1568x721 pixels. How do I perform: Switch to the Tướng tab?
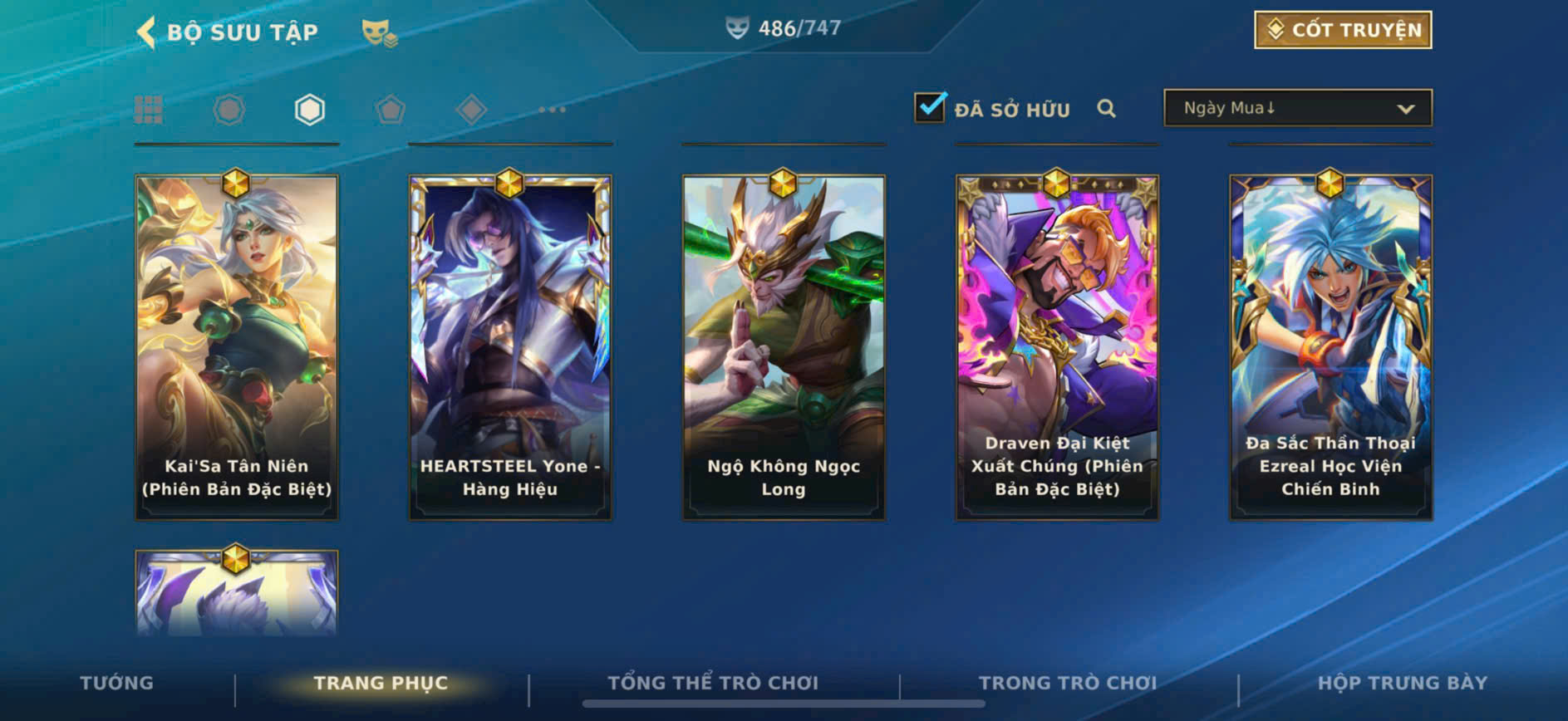[116, 683]
